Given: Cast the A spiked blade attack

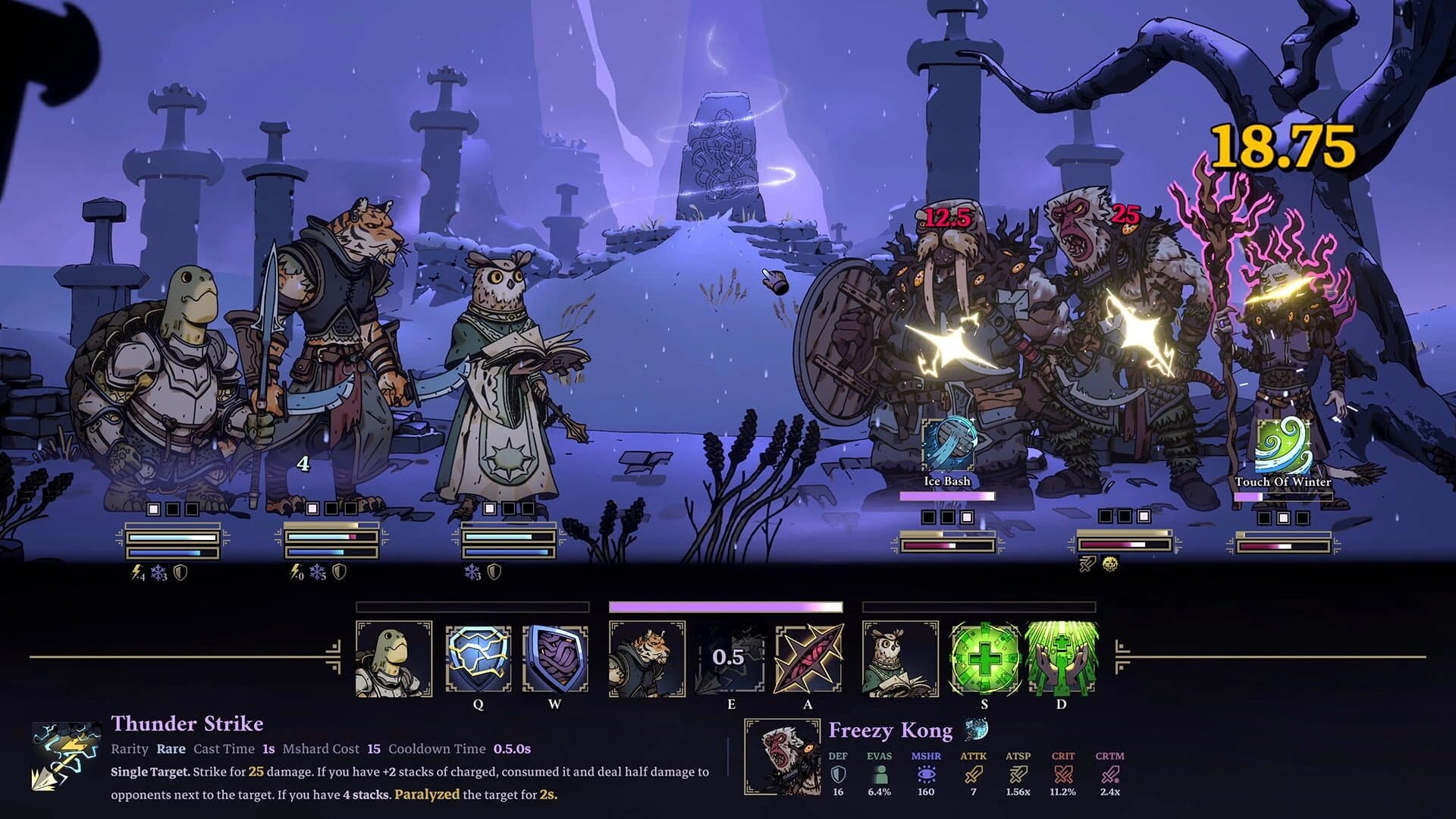Looking at the screenshot, I should 807,659.
